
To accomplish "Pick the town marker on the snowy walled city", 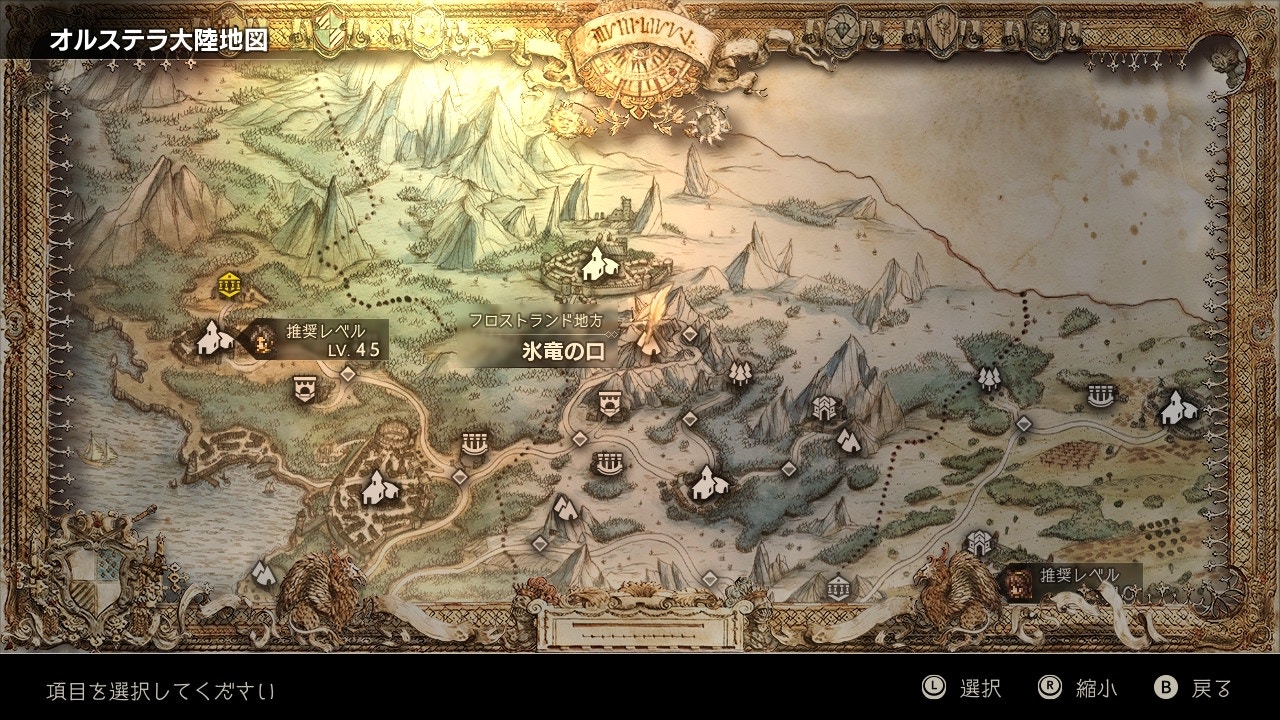I will click(597, 263).
